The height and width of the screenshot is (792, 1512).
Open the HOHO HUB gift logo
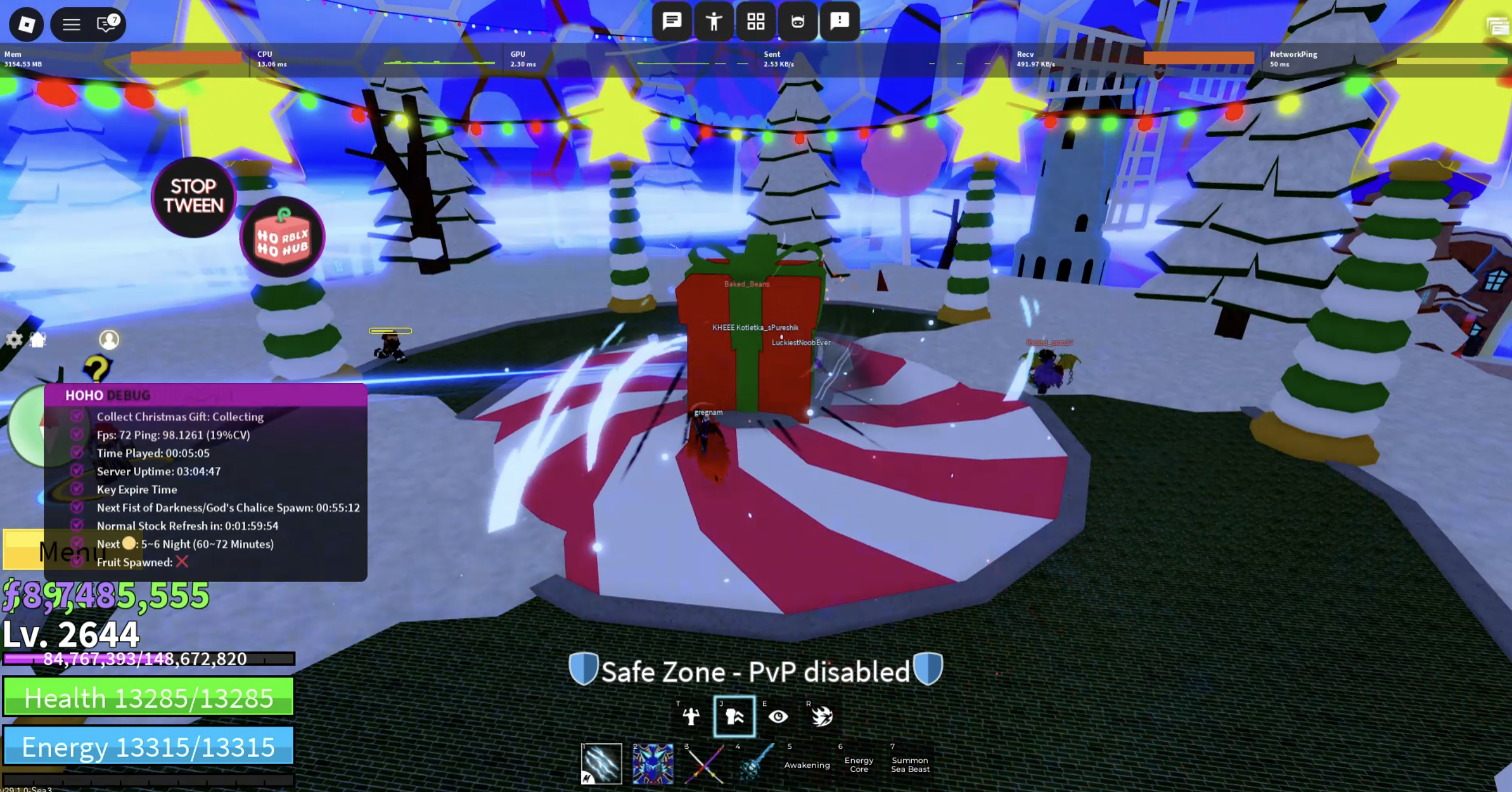[x=282, y=237]
